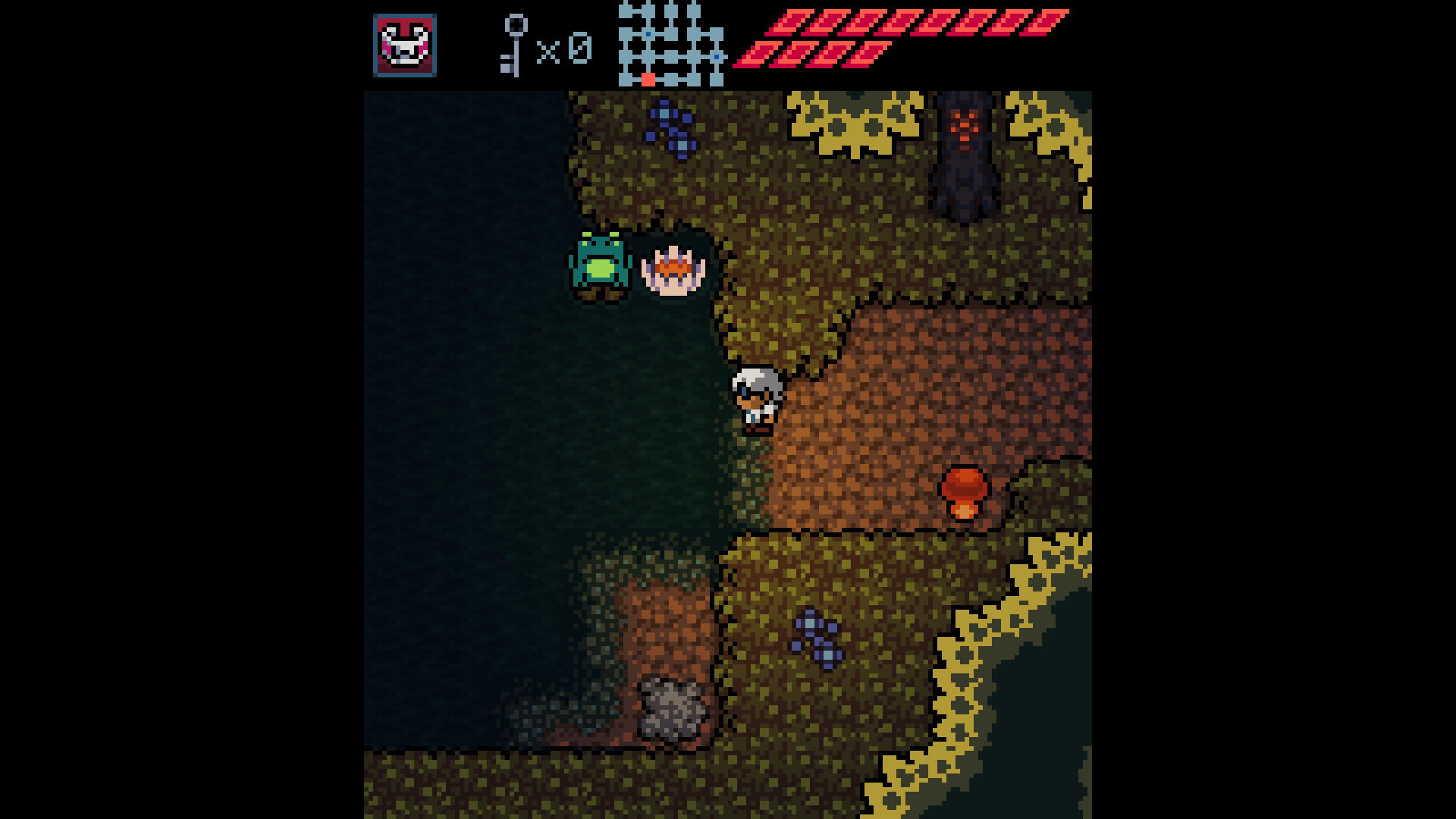
Task: Click the minimap grid display
Action: (667, 44)
